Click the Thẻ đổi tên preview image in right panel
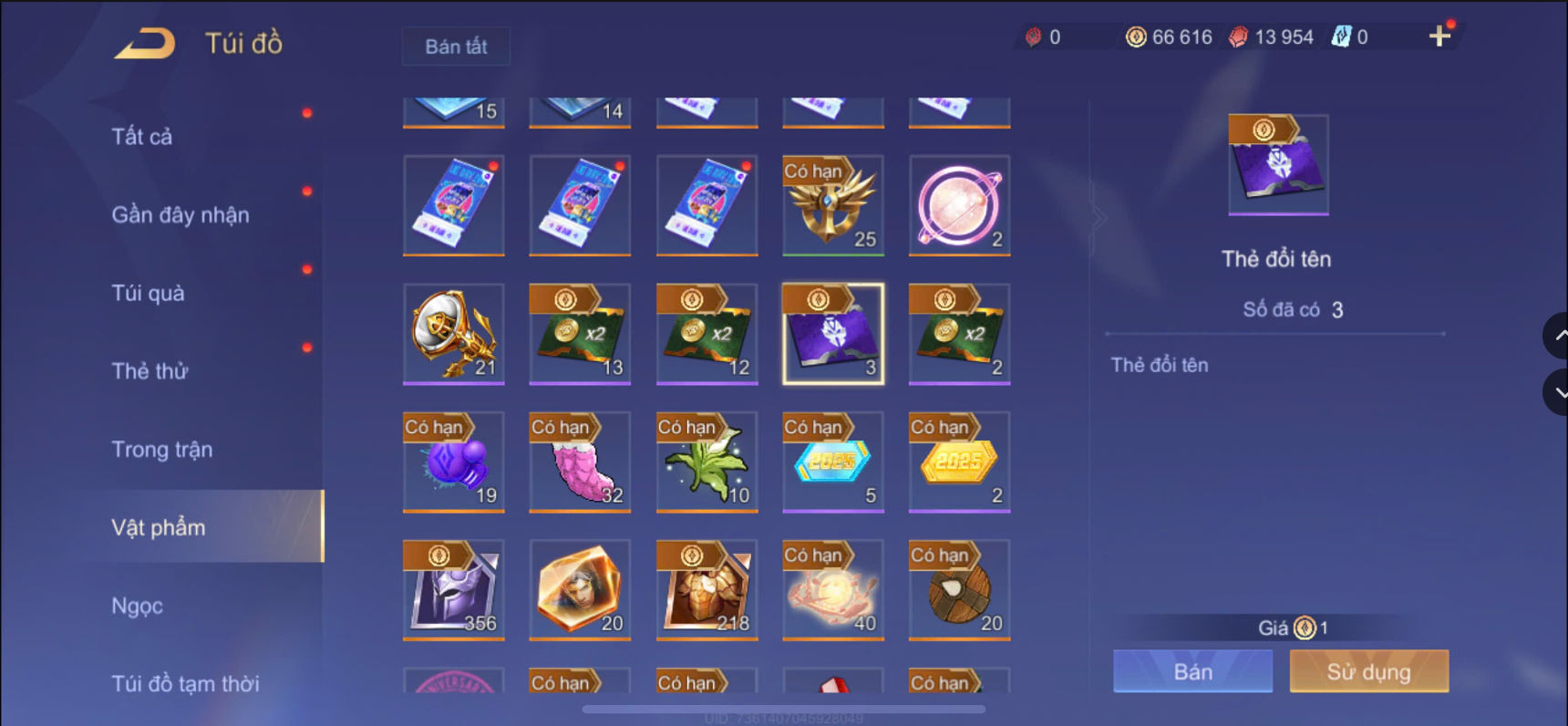Viewport: 1568px width, 726px height. pyautogui.click(x=1276, y=165)
